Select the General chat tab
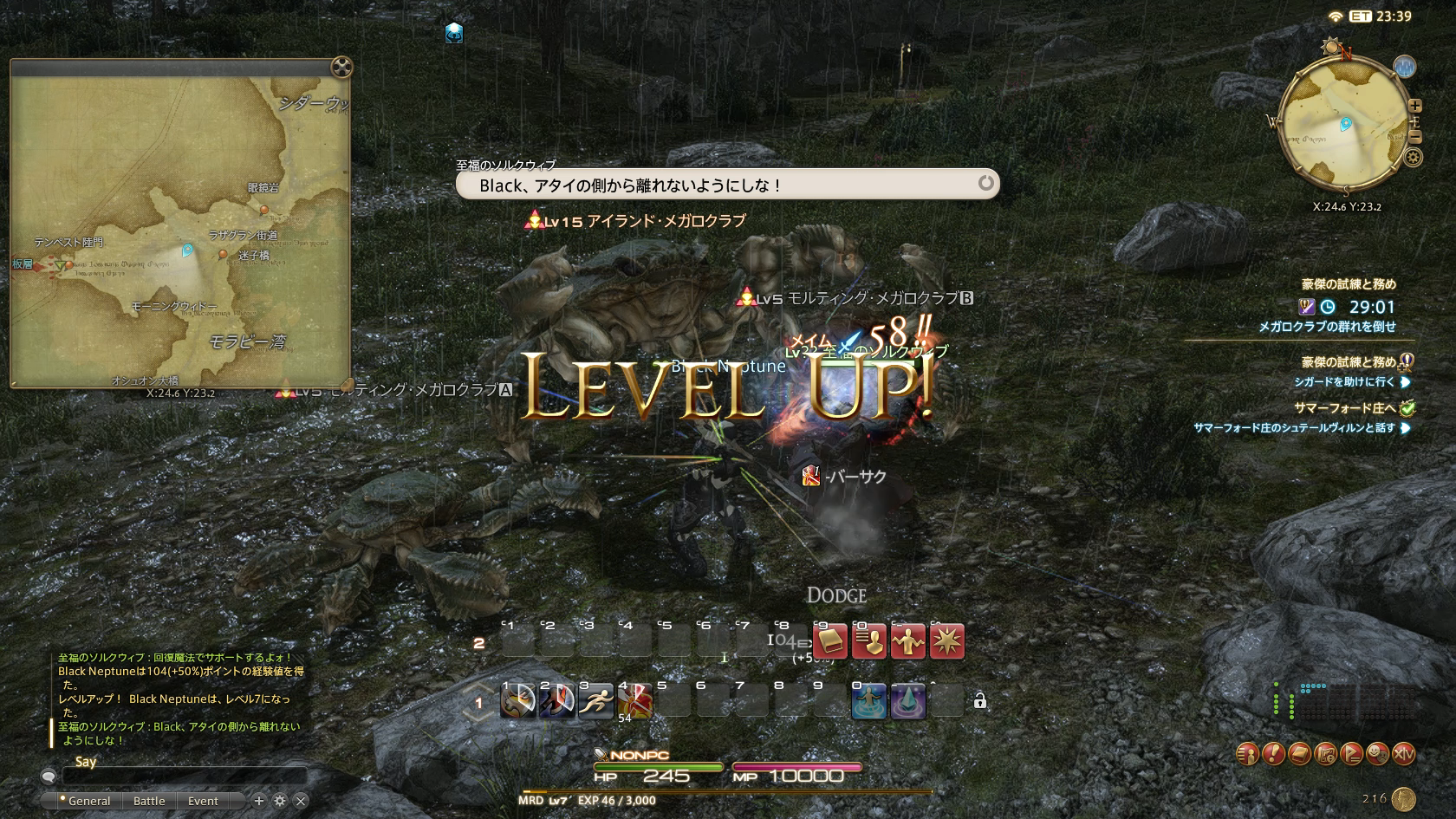The image size is (1456, 819). tap(88, 801)
